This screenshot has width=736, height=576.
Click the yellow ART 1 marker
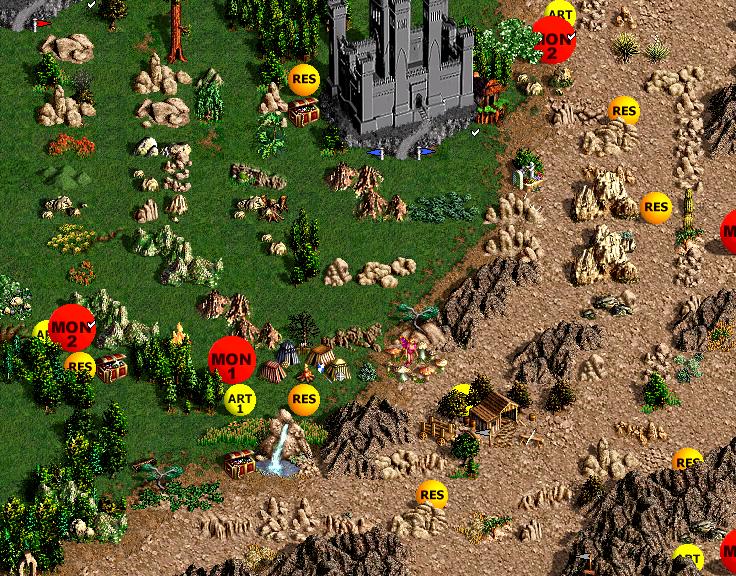[x=240, y=401]
